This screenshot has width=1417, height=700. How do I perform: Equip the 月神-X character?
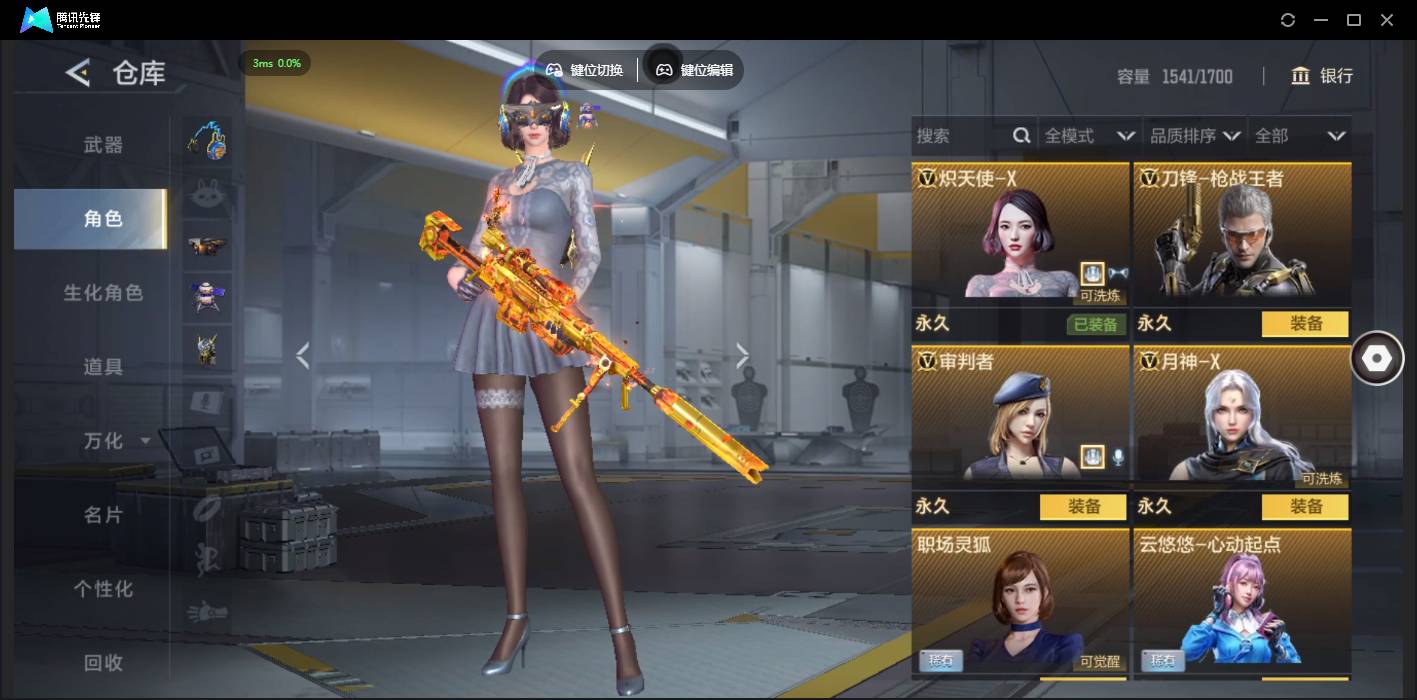point(1305,507)
